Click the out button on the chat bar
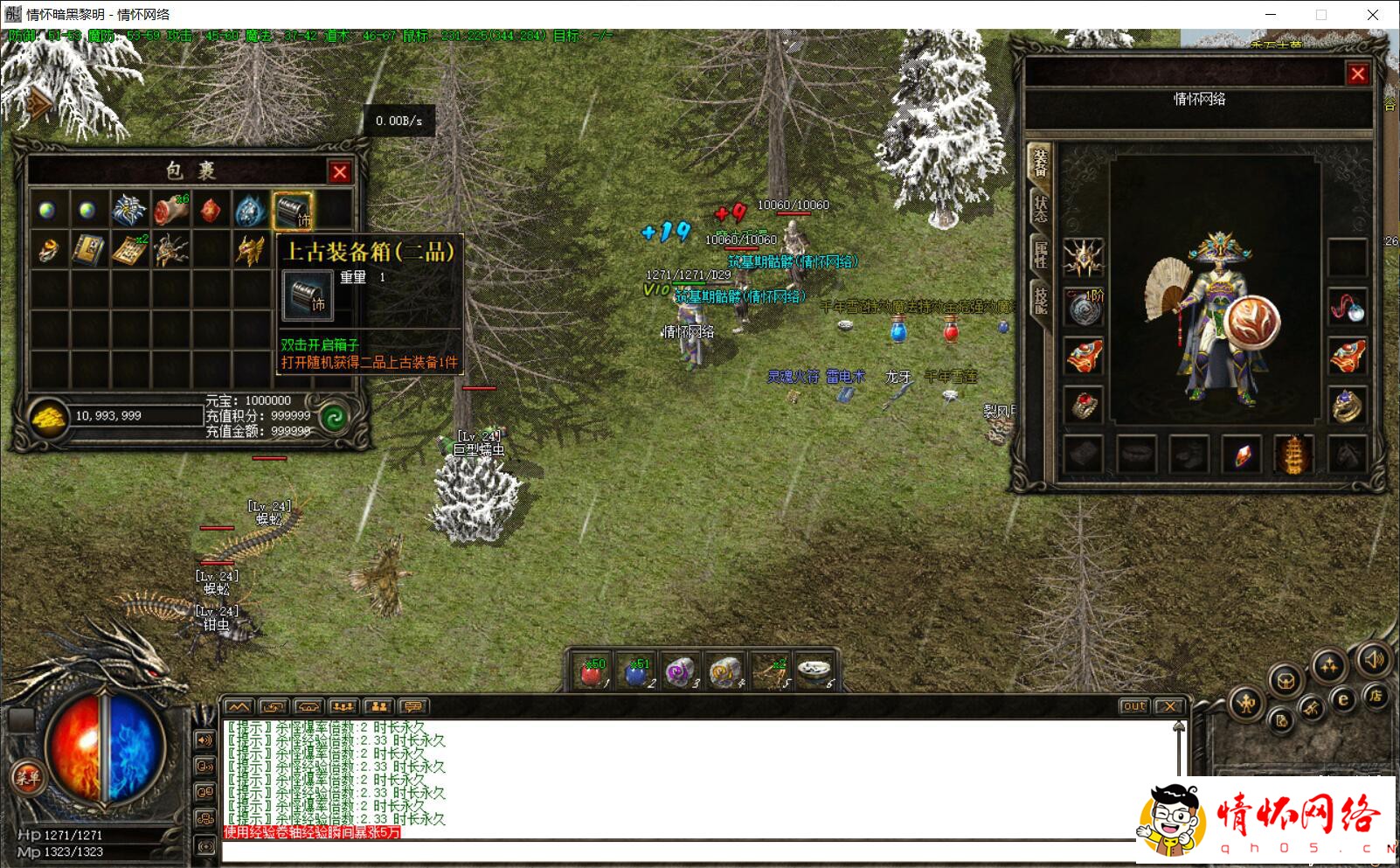 1133,706
